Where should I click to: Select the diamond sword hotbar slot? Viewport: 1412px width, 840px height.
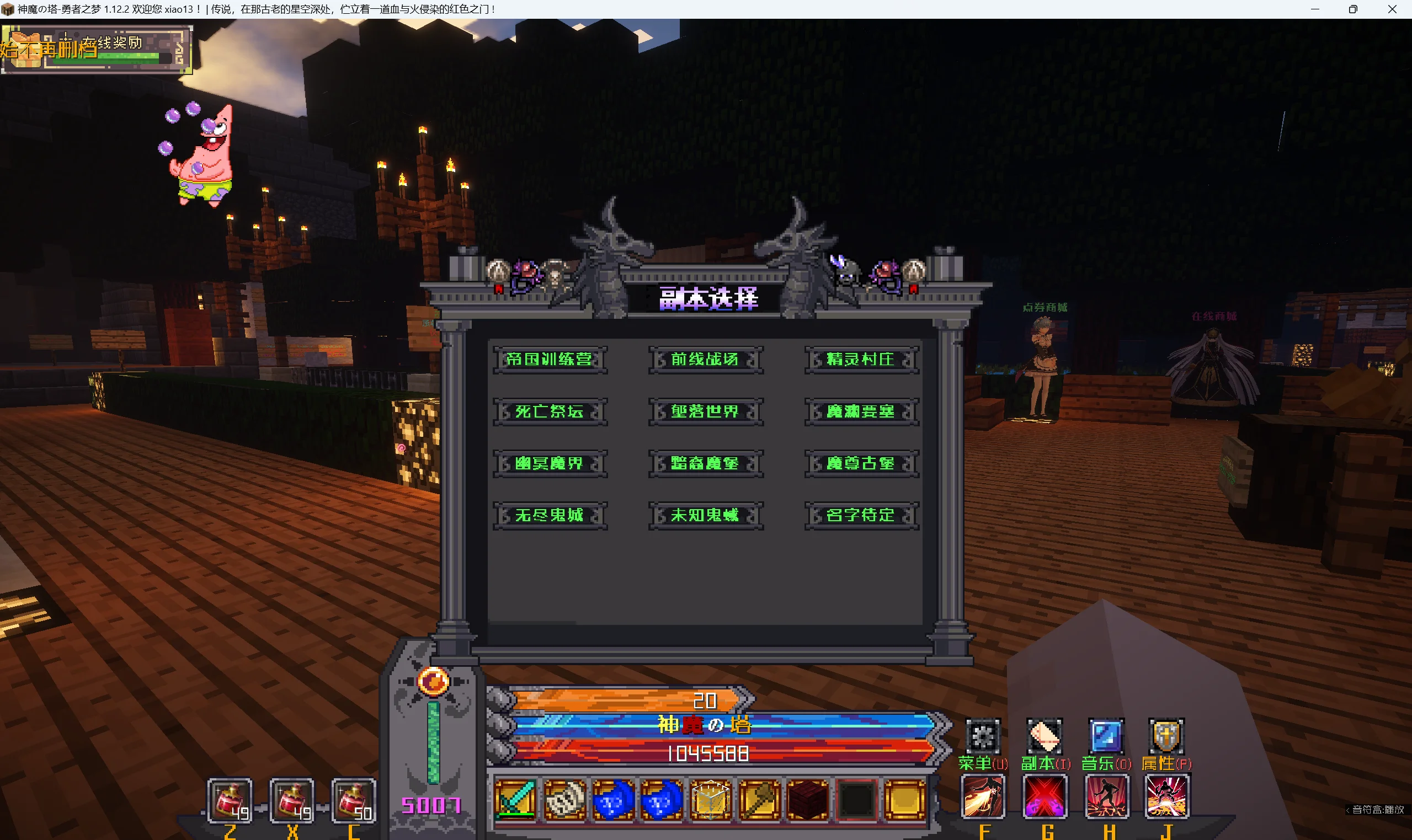coord(515,799)
